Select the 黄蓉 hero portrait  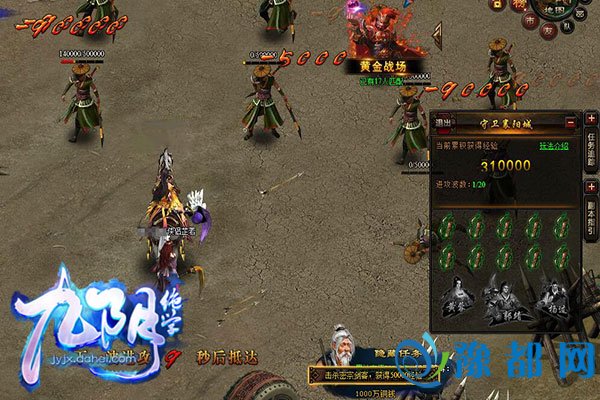click(455, 298)
